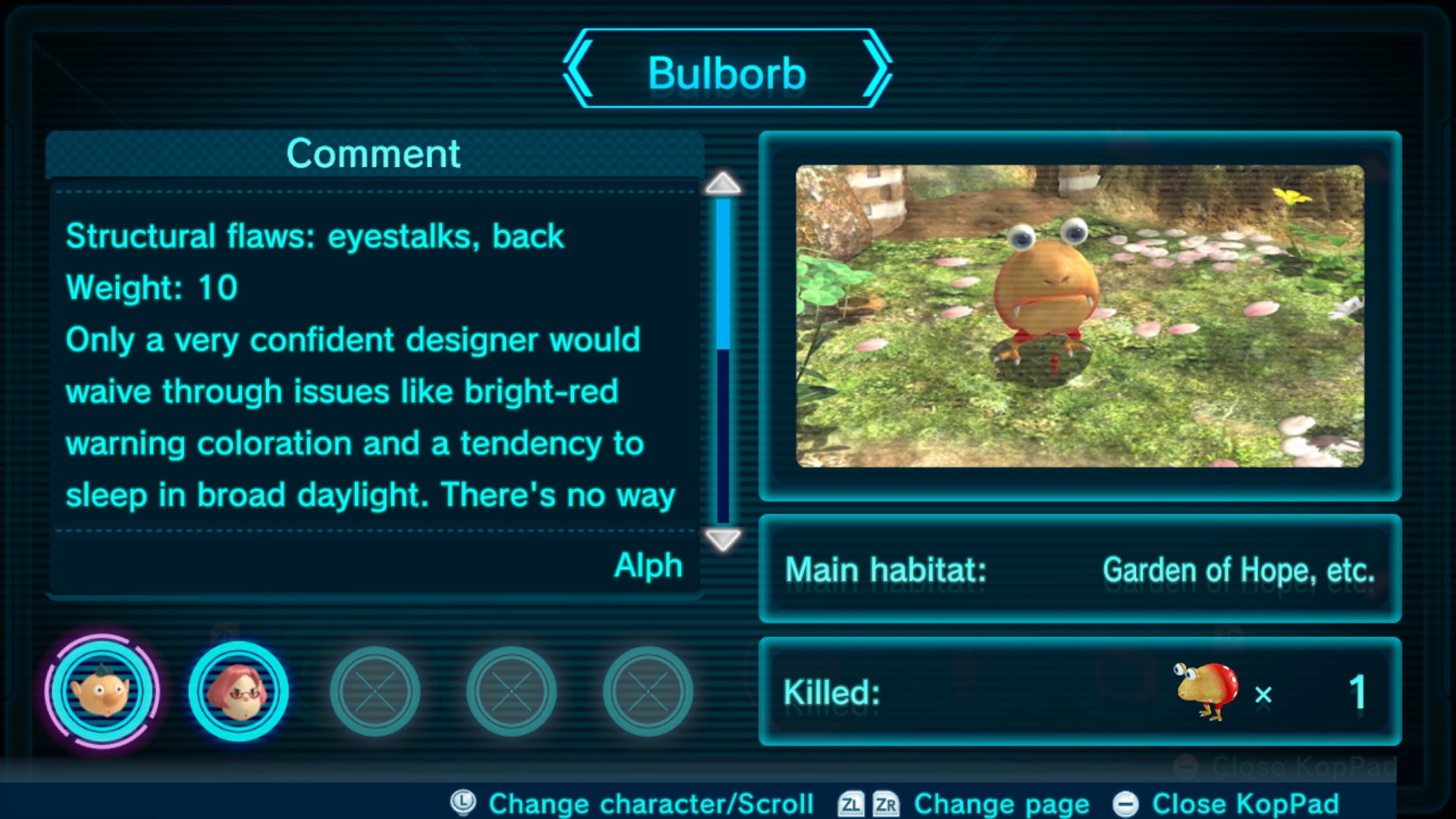Click the scroll-down arrow on the comment panel
Screen dimensions: 1456x819
point(721,541)
